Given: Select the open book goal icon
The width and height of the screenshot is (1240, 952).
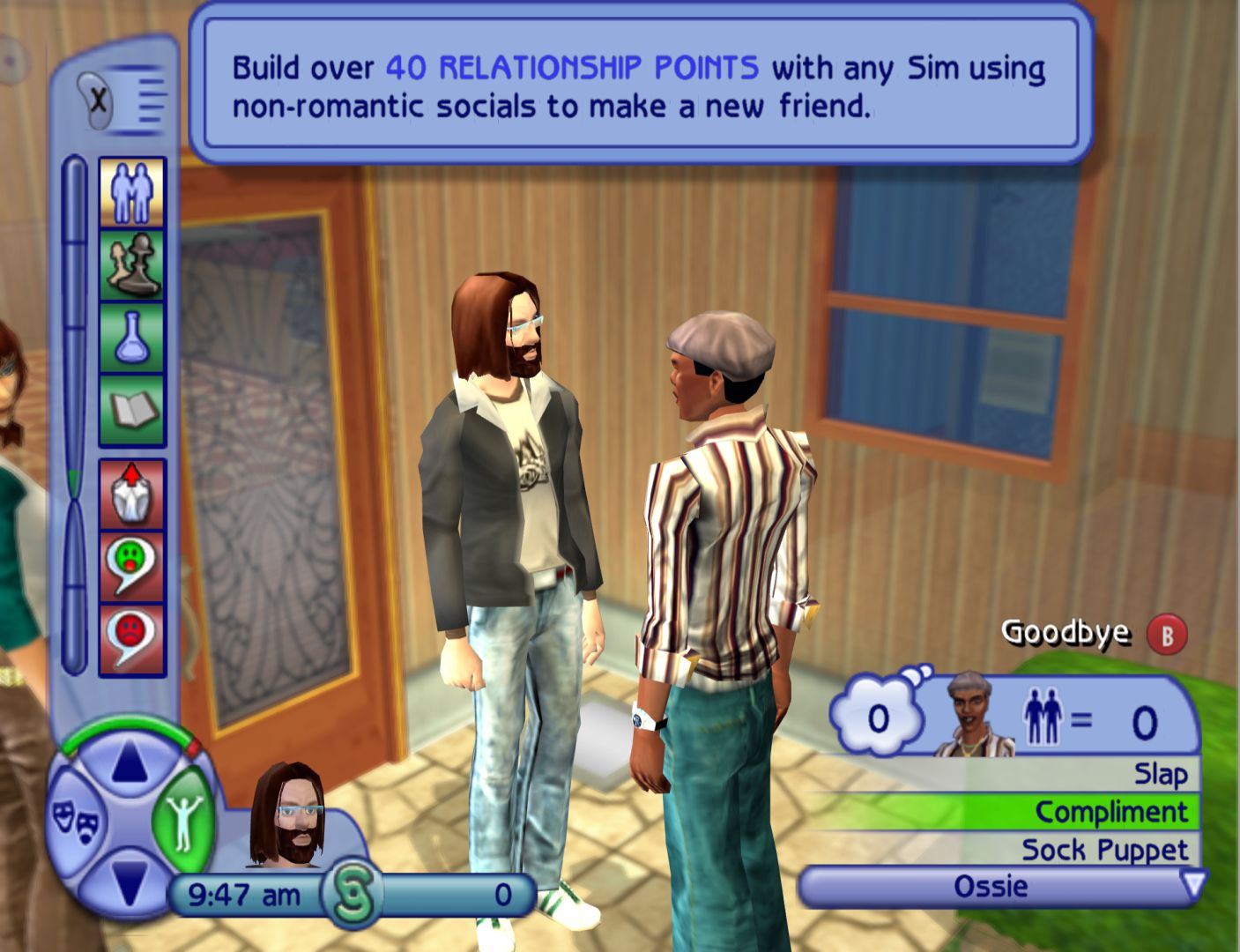Looking at the screenshot, I should click(132, 410).
